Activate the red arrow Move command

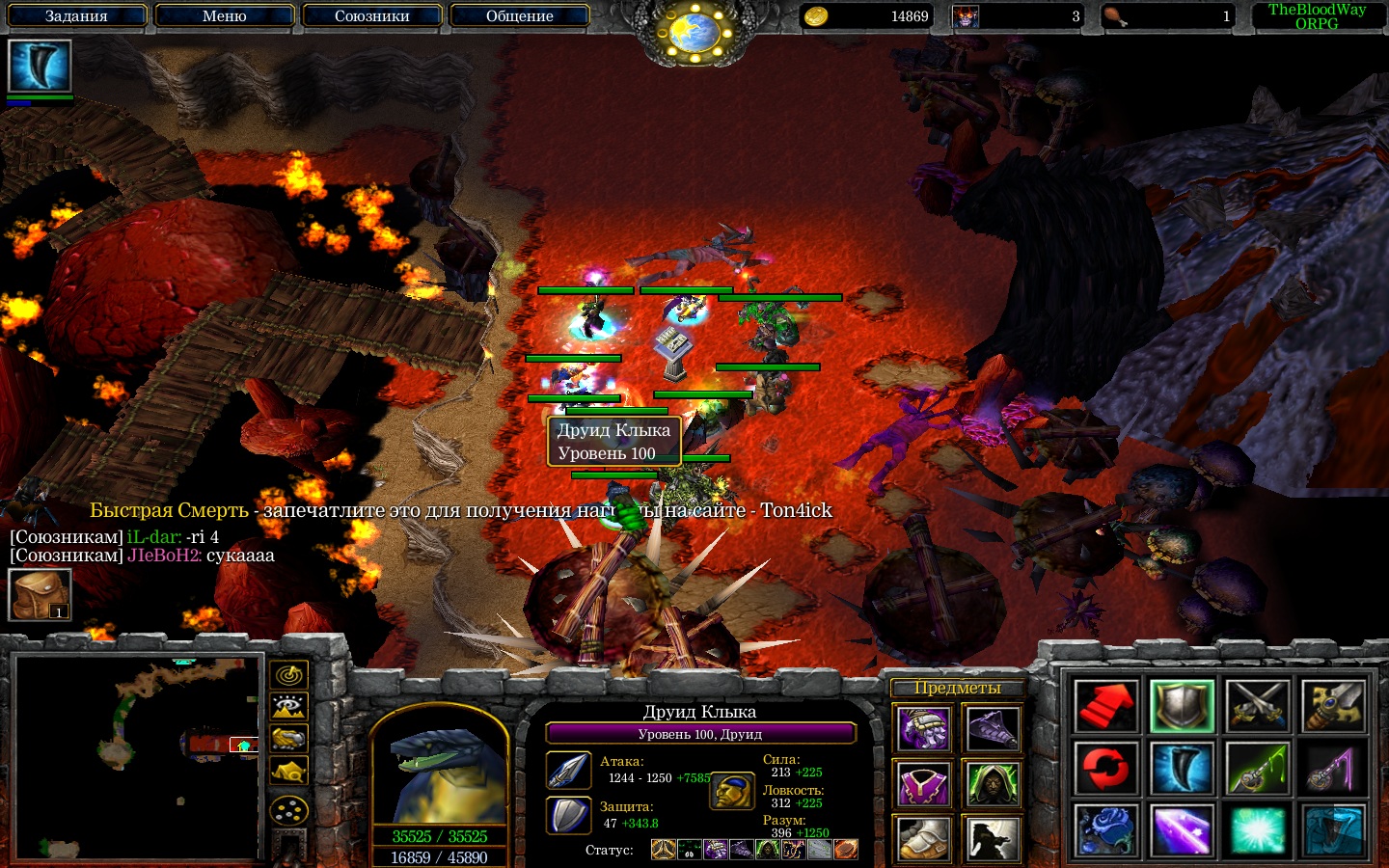coord(1105,706)
